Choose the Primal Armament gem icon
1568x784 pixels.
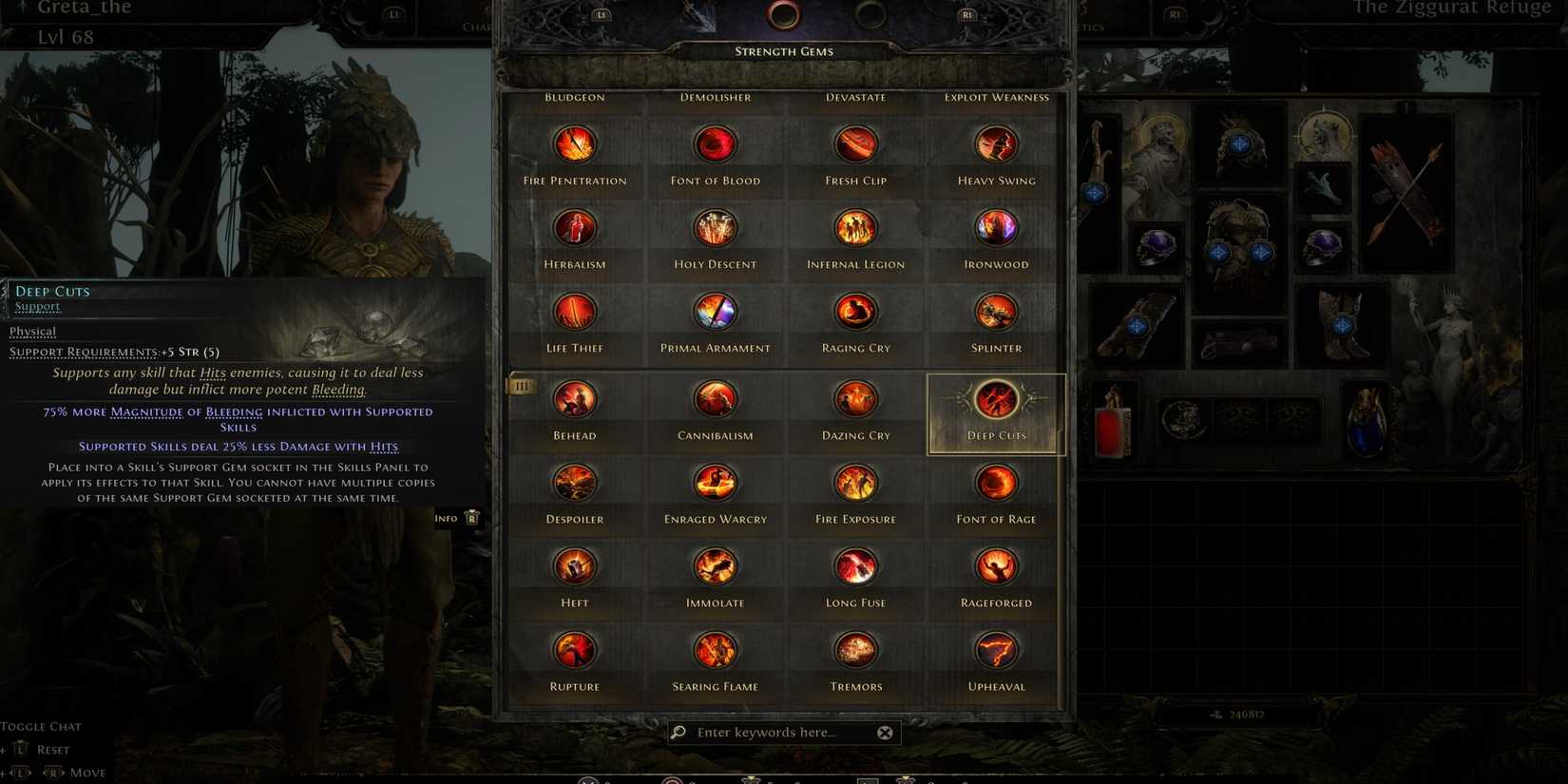point(715,311)
